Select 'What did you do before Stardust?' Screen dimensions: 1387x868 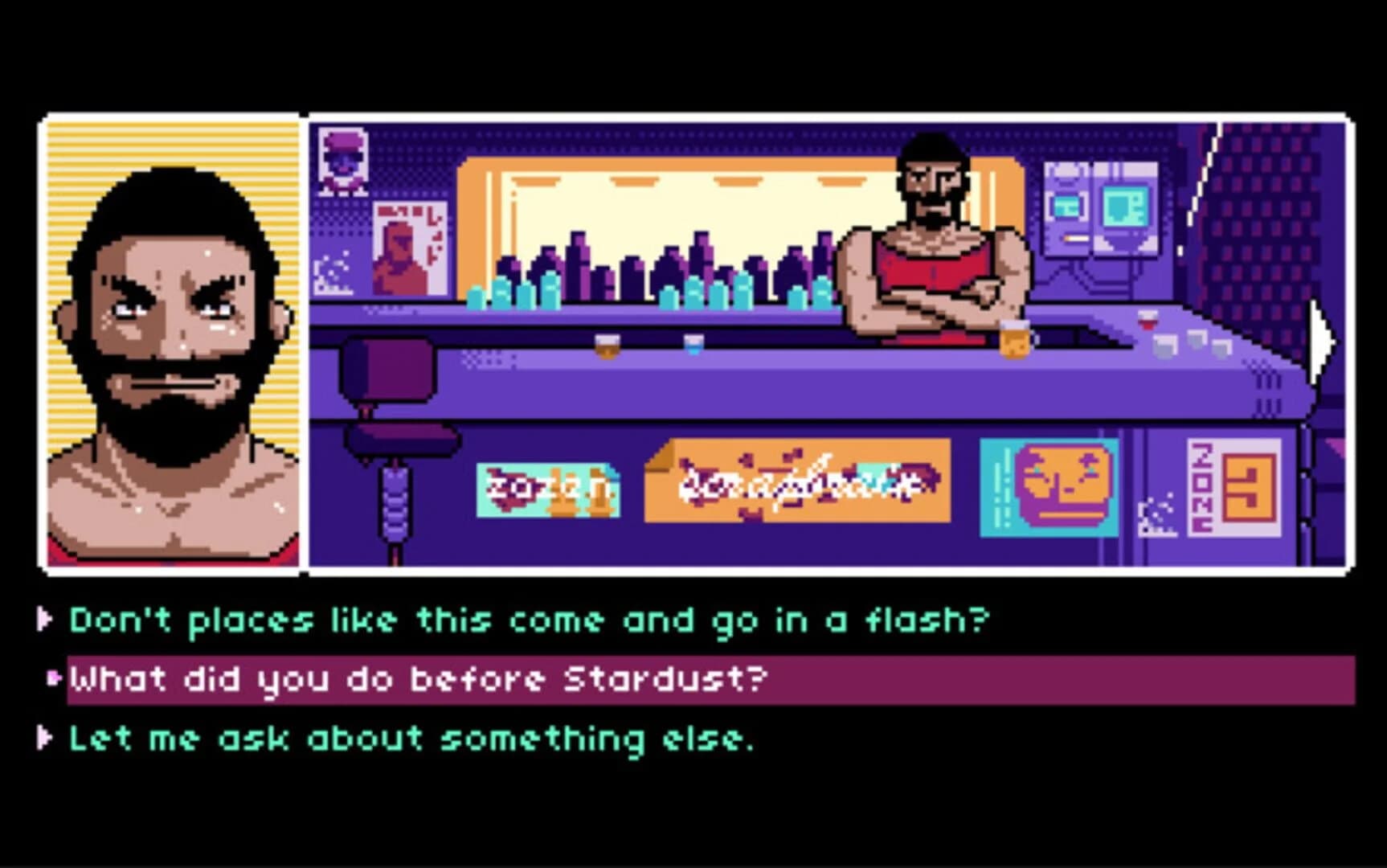pyautogui.click(x=418, y=679)
